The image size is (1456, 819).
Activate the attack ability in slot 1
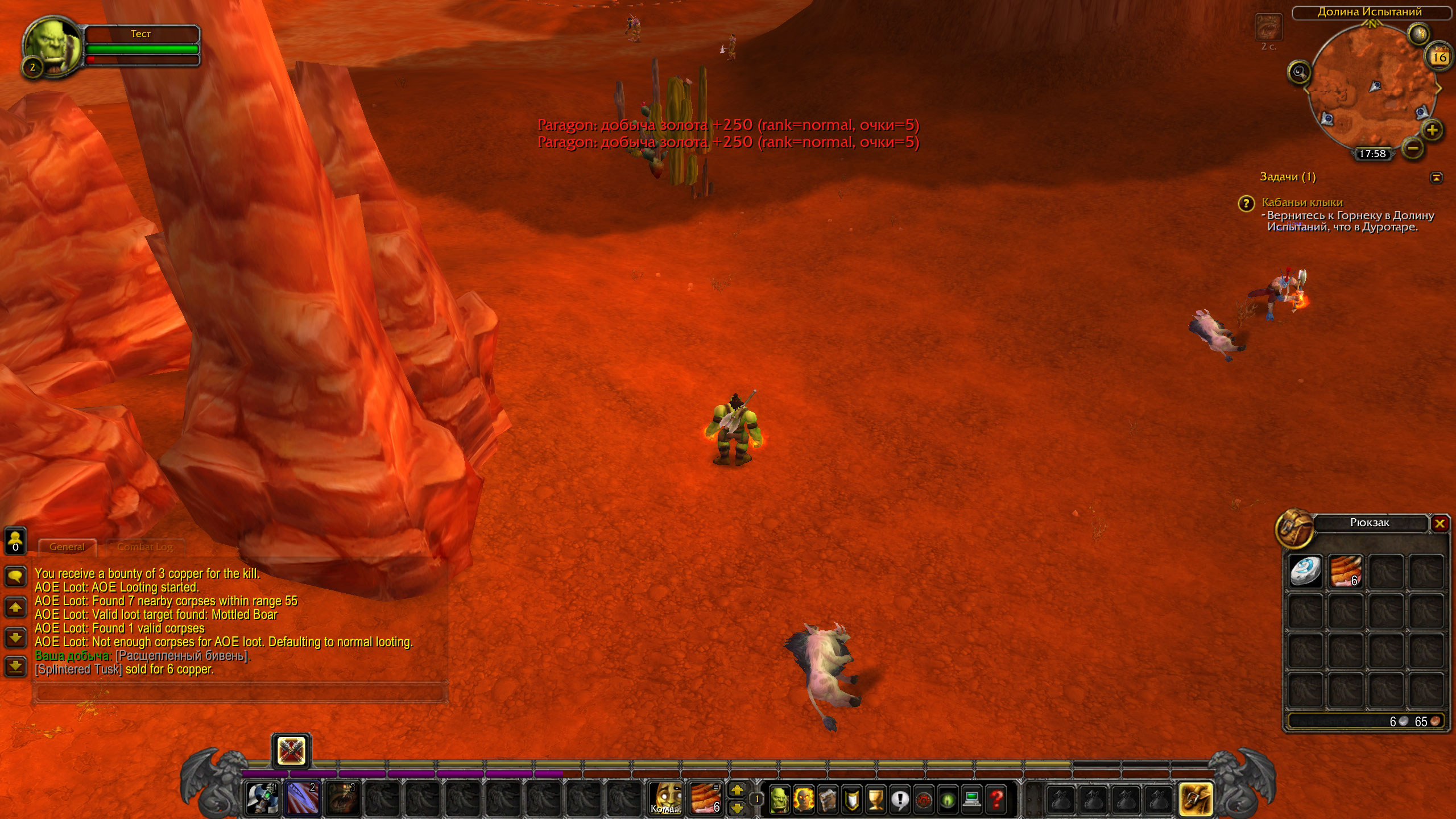point(263,797)
